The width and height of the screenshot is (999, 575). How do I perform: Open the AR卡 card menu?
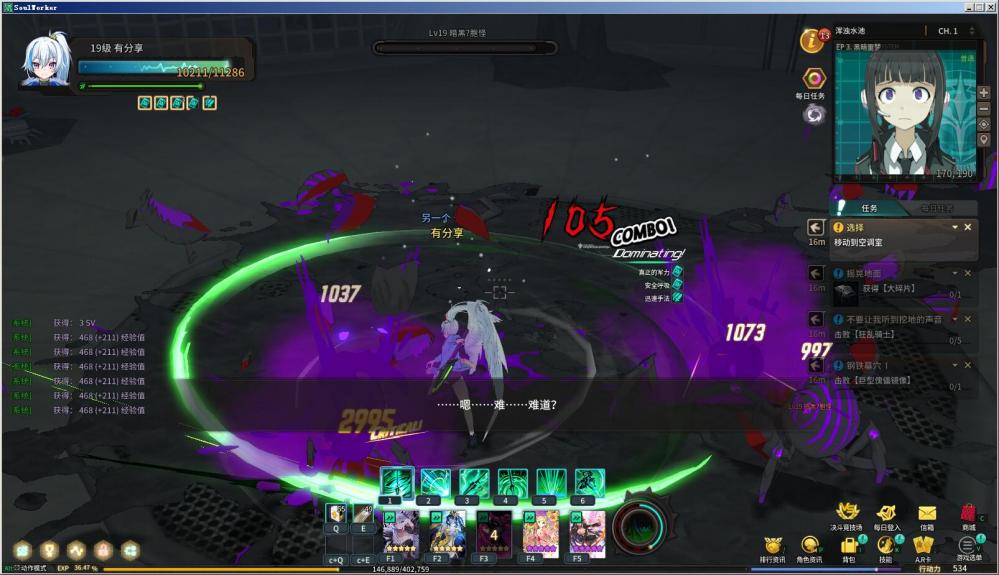pos(923,546)
